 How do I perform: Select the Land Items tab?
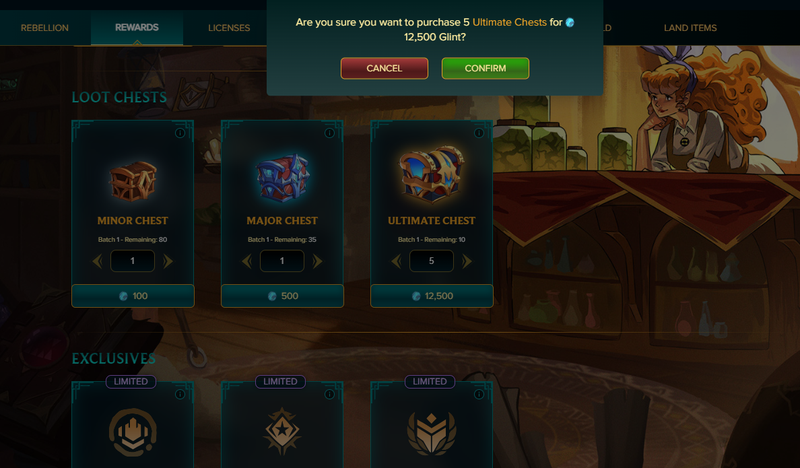click(x=690, y=28)
